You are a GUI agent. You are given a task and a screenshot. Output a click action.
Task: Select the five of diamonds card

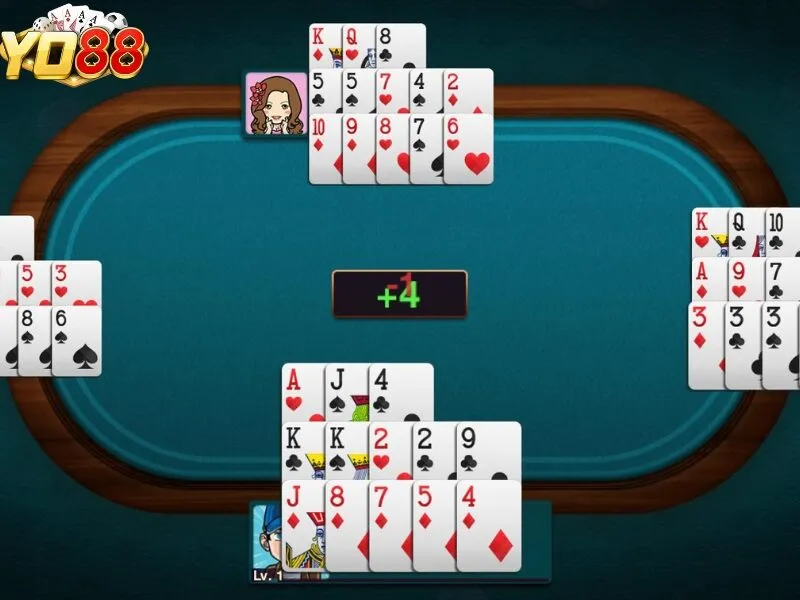434,525
